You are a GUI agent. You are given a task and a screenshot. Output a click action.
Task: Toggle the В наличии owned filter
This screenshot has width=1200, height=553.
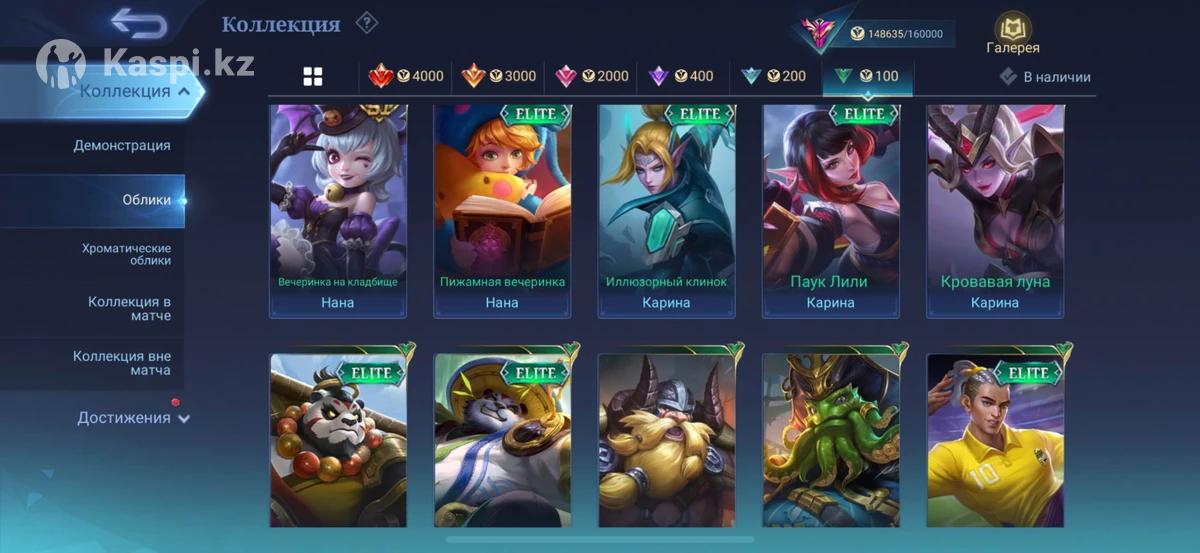click(x=1046, y=77)
